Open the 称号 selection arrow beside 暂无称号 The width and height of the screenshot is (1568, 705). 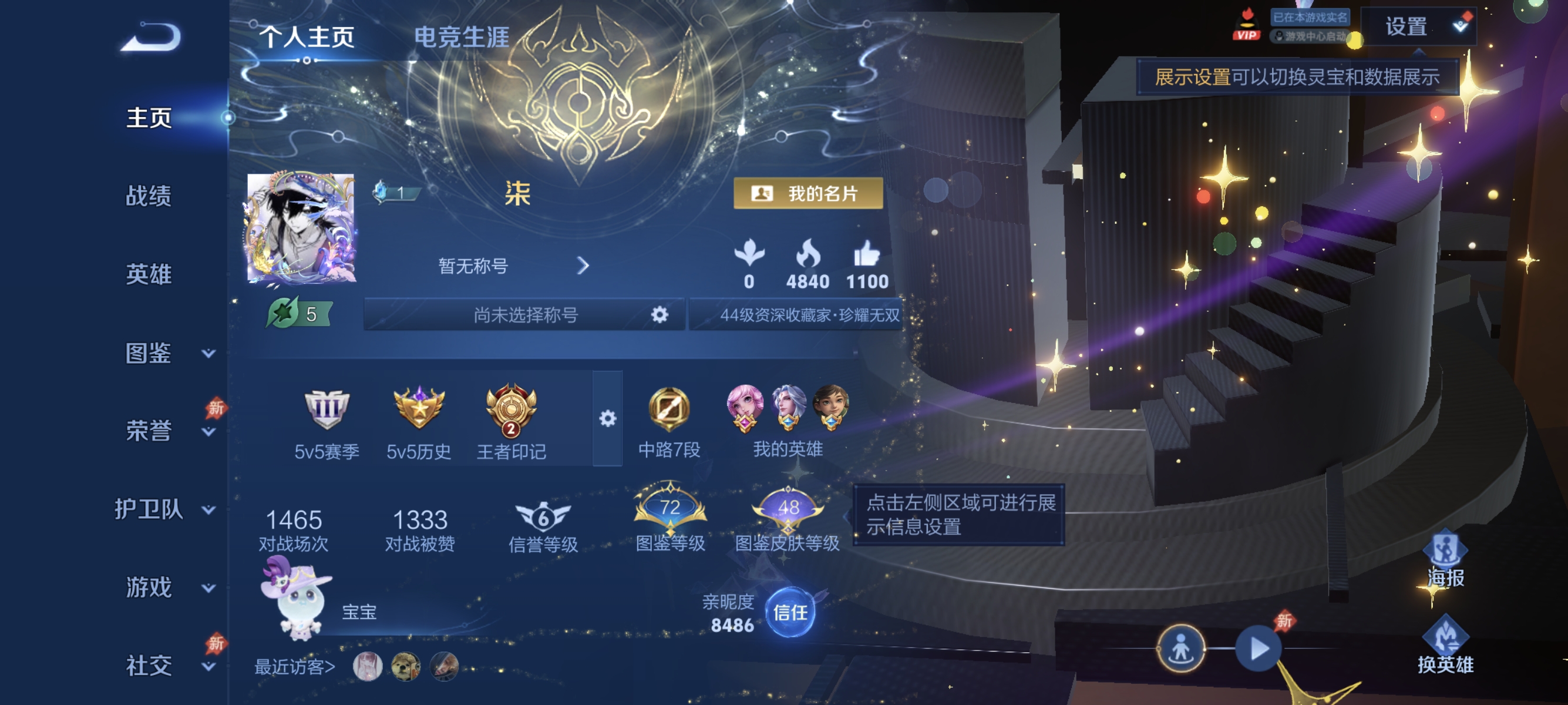[584, 266]
